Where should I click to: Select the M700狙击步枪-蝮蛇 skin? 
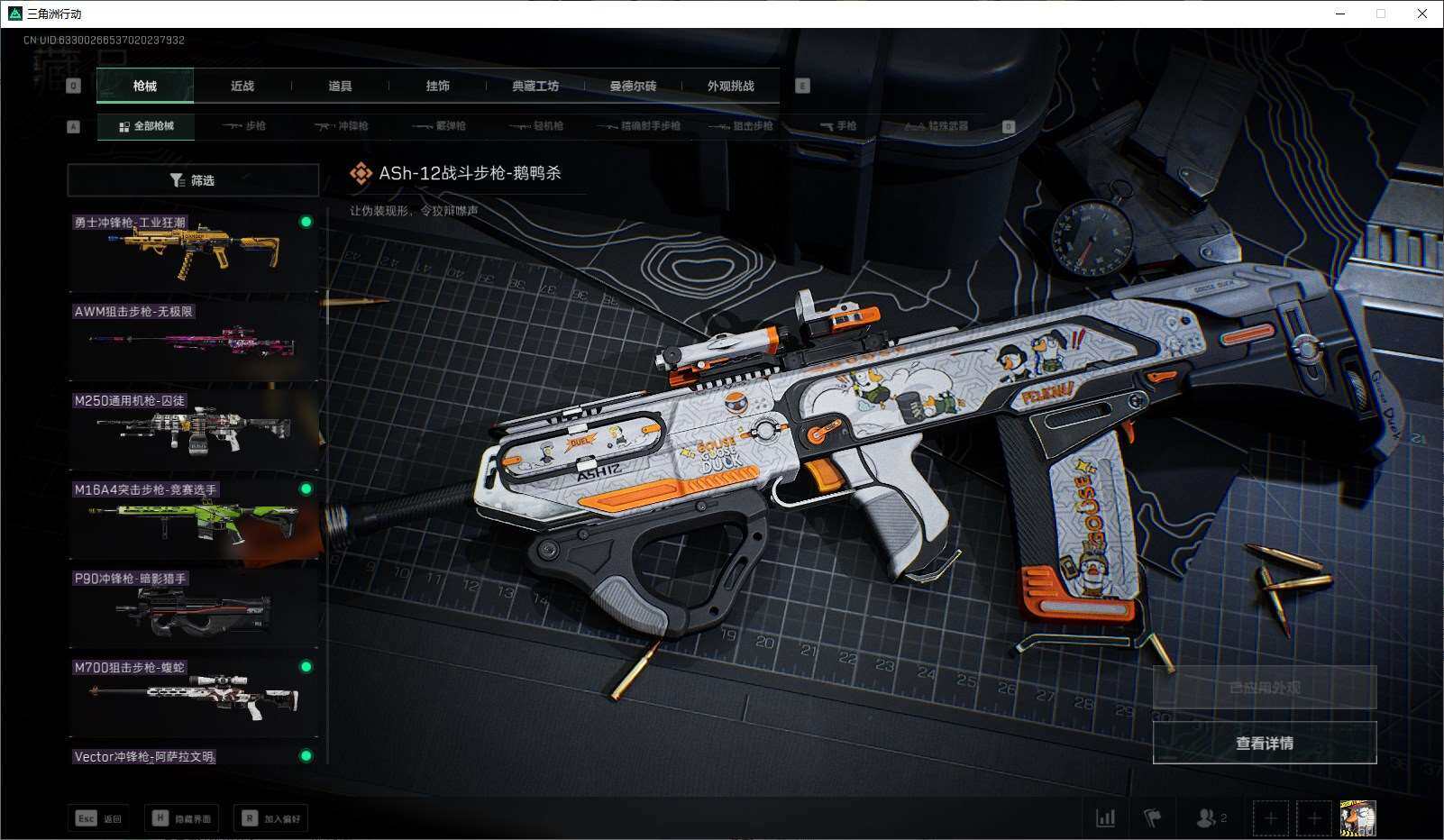(193, 697)
